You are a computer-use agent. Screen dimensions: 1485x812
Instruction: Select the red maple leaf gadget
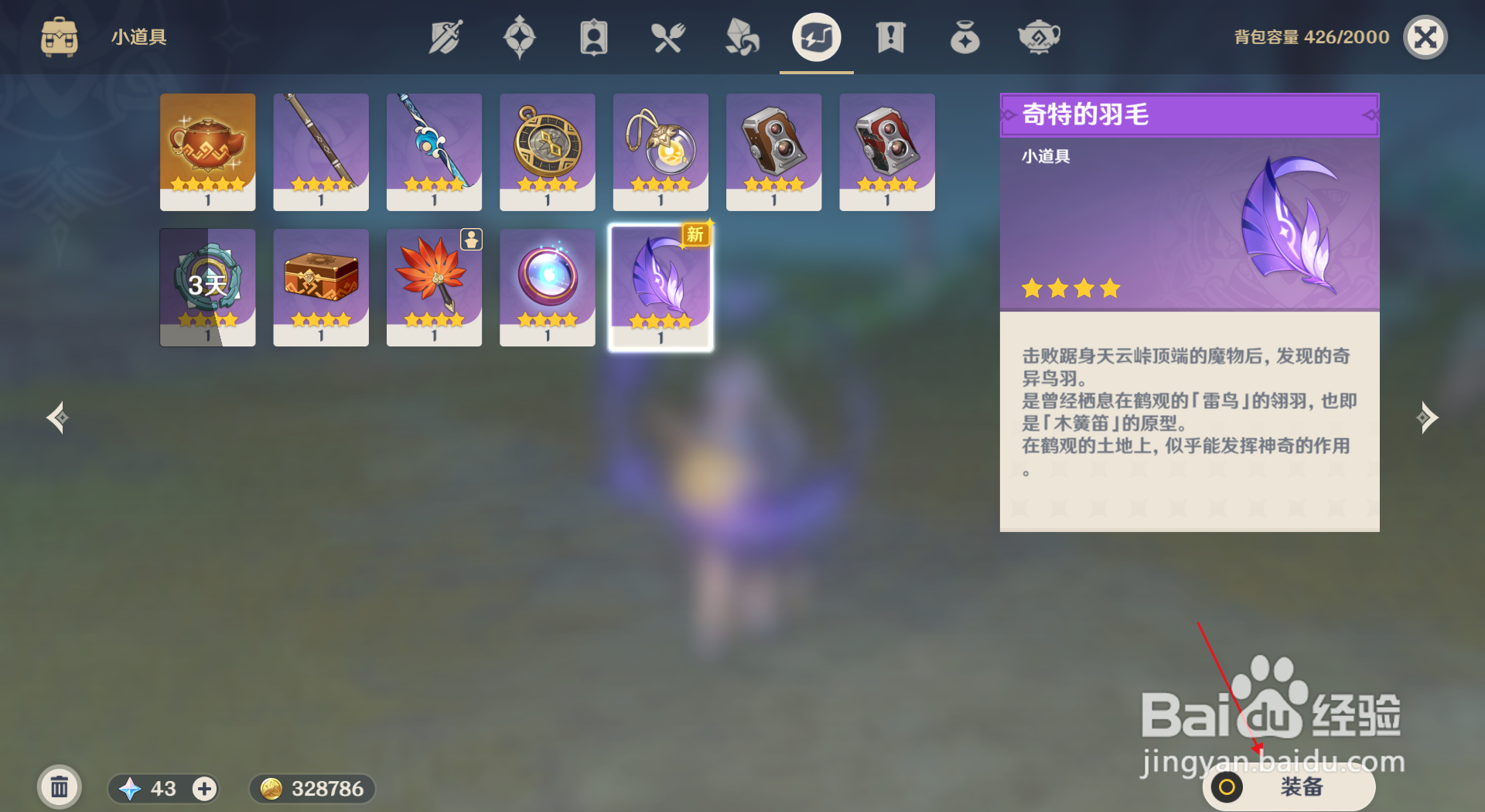(434, 287)
